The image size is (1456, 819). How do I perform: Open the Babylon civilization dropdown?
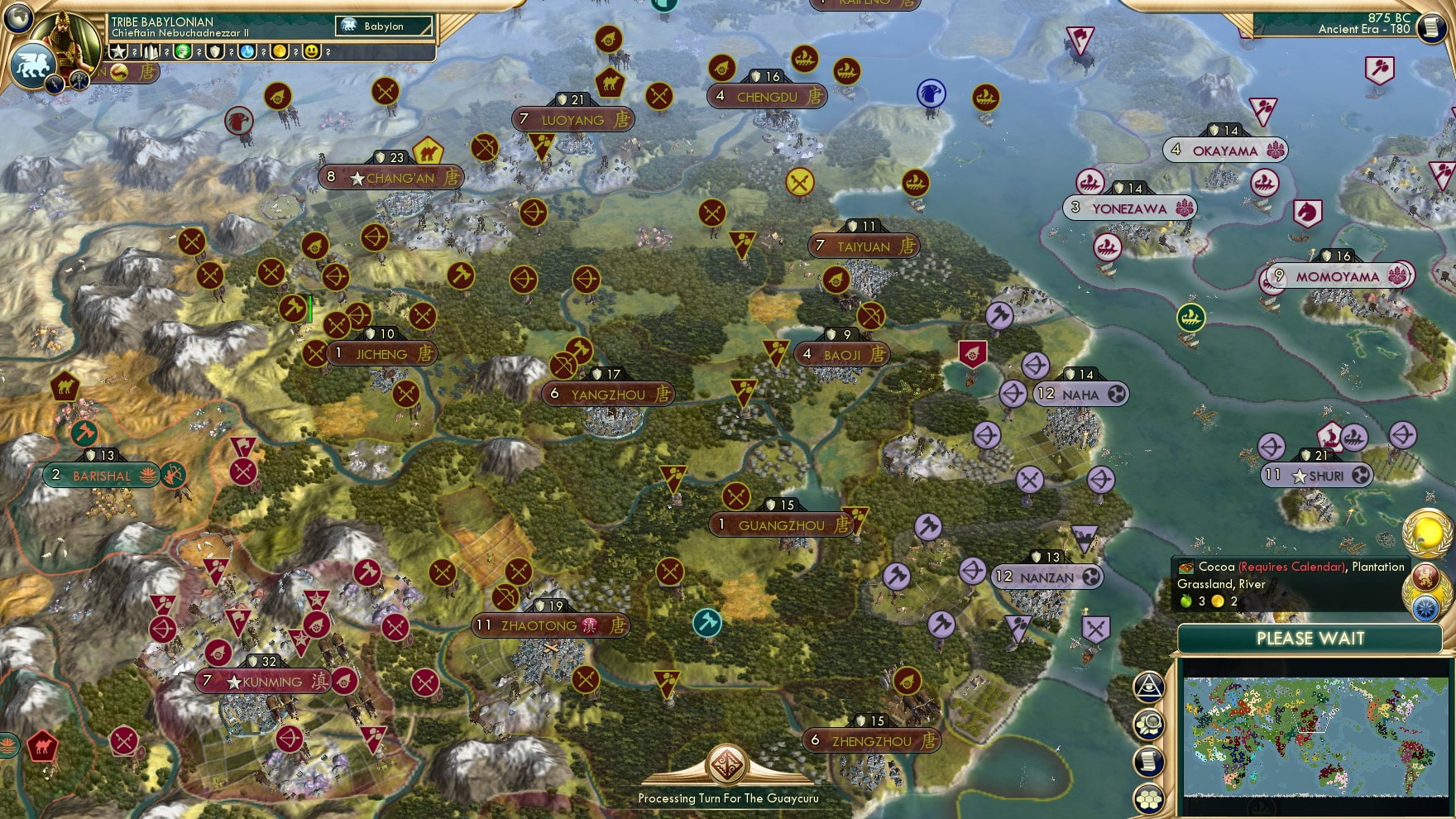pos(385,26)
